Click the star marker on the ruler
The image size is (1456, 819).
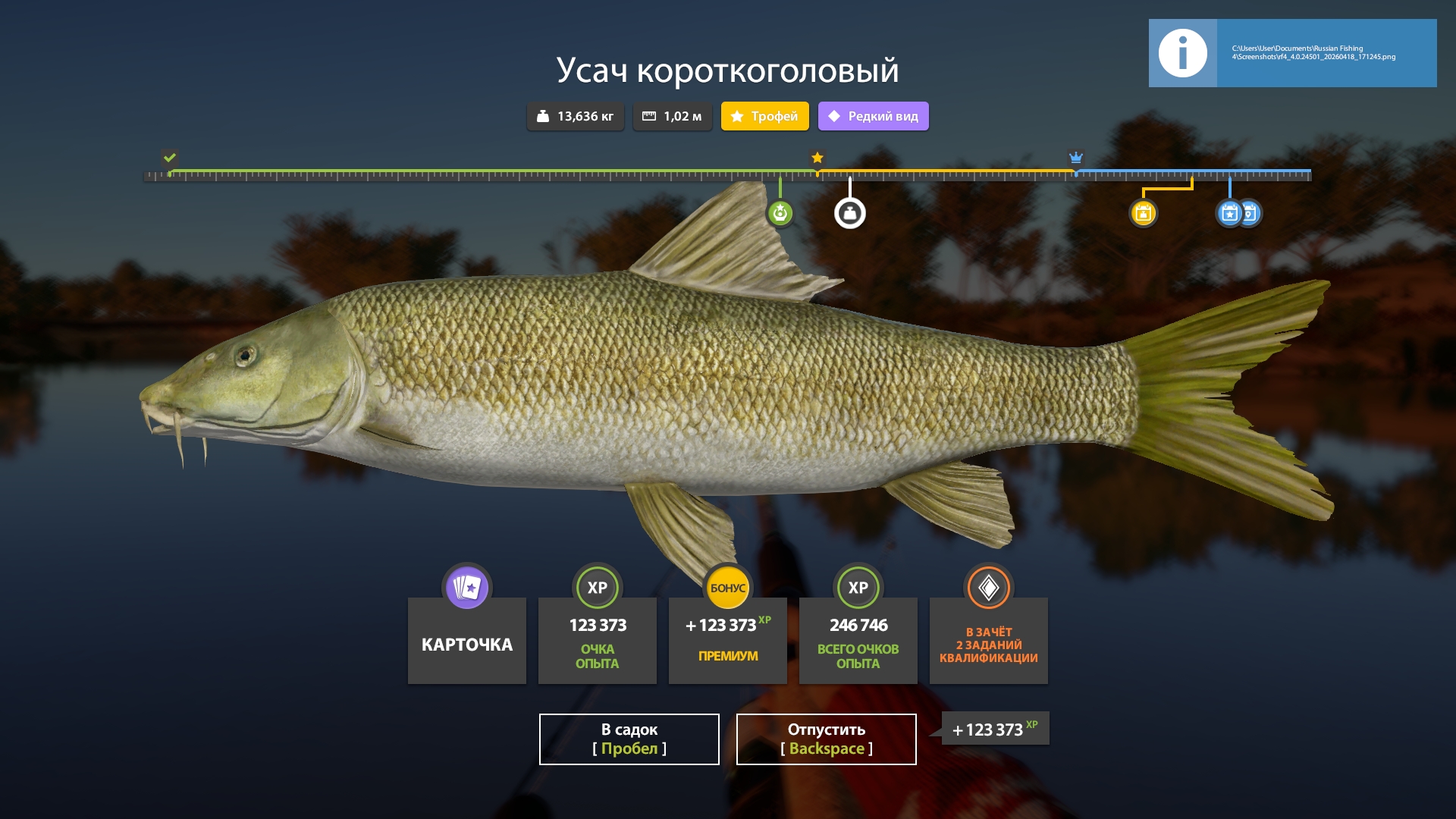tap(817, 158)
